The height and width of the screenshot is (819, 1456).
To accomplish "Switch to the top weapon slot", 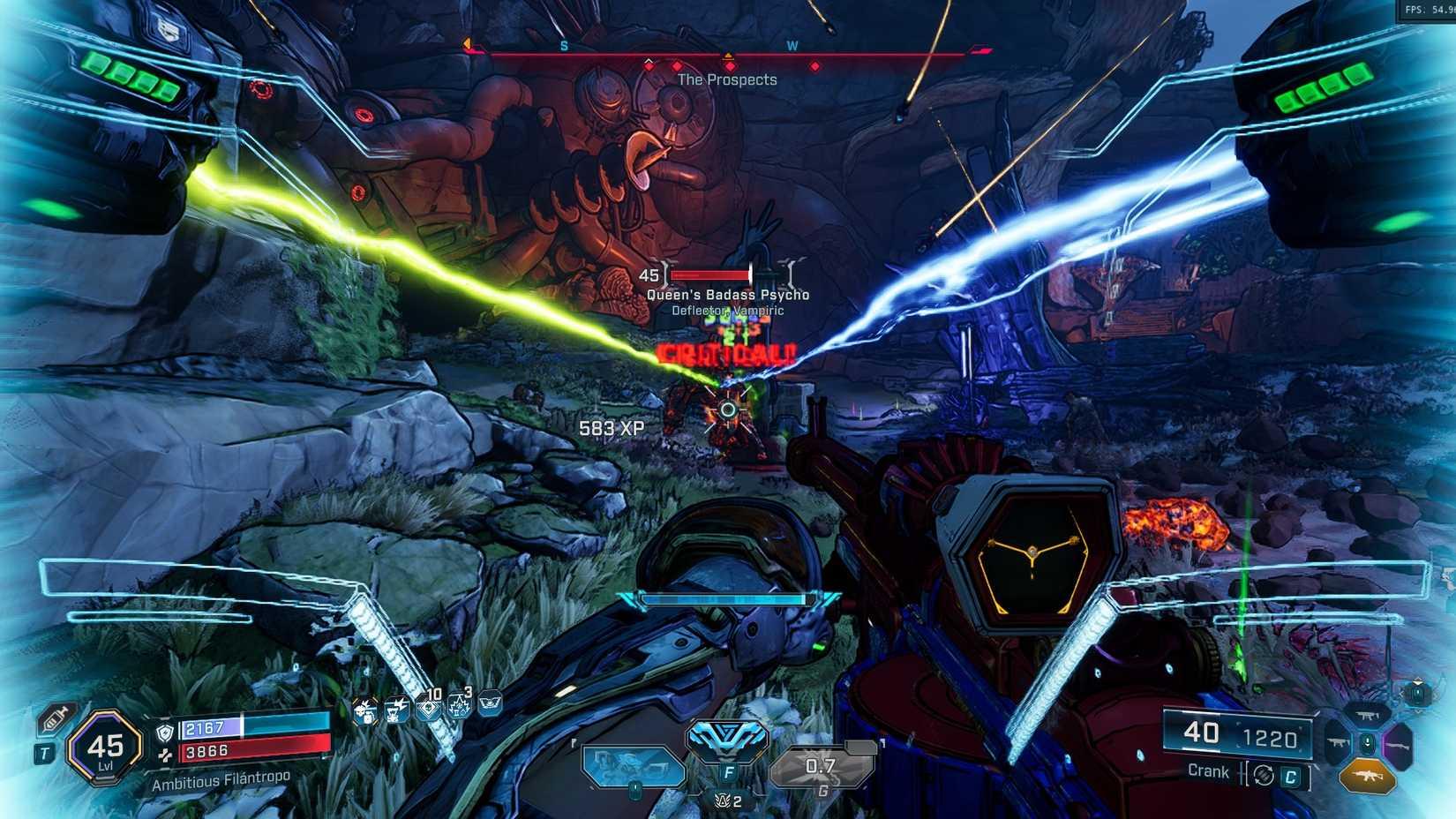I will (1367, 716).
